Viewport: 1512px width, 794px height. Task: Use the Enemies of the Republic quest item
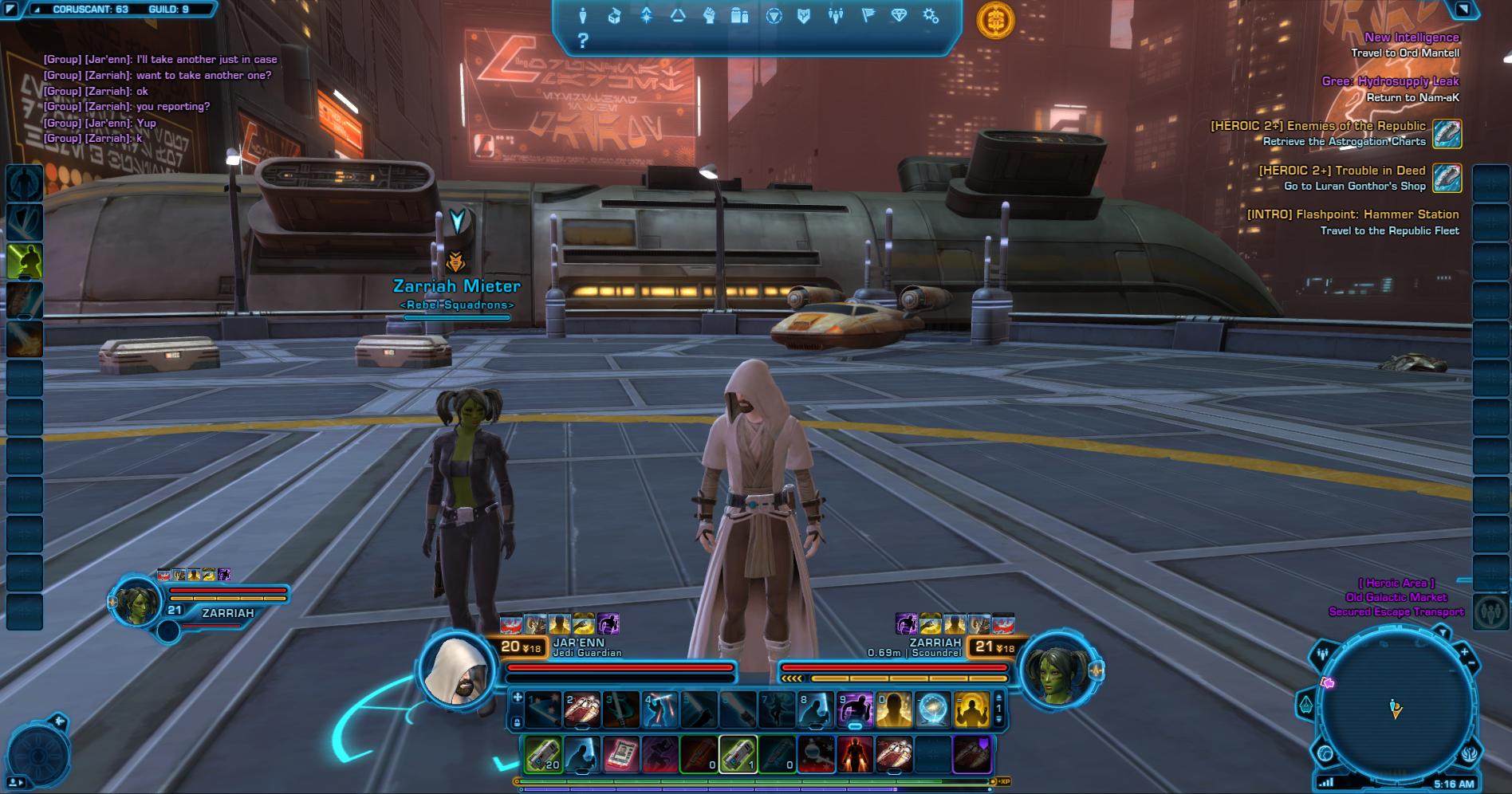point(1447,133)
